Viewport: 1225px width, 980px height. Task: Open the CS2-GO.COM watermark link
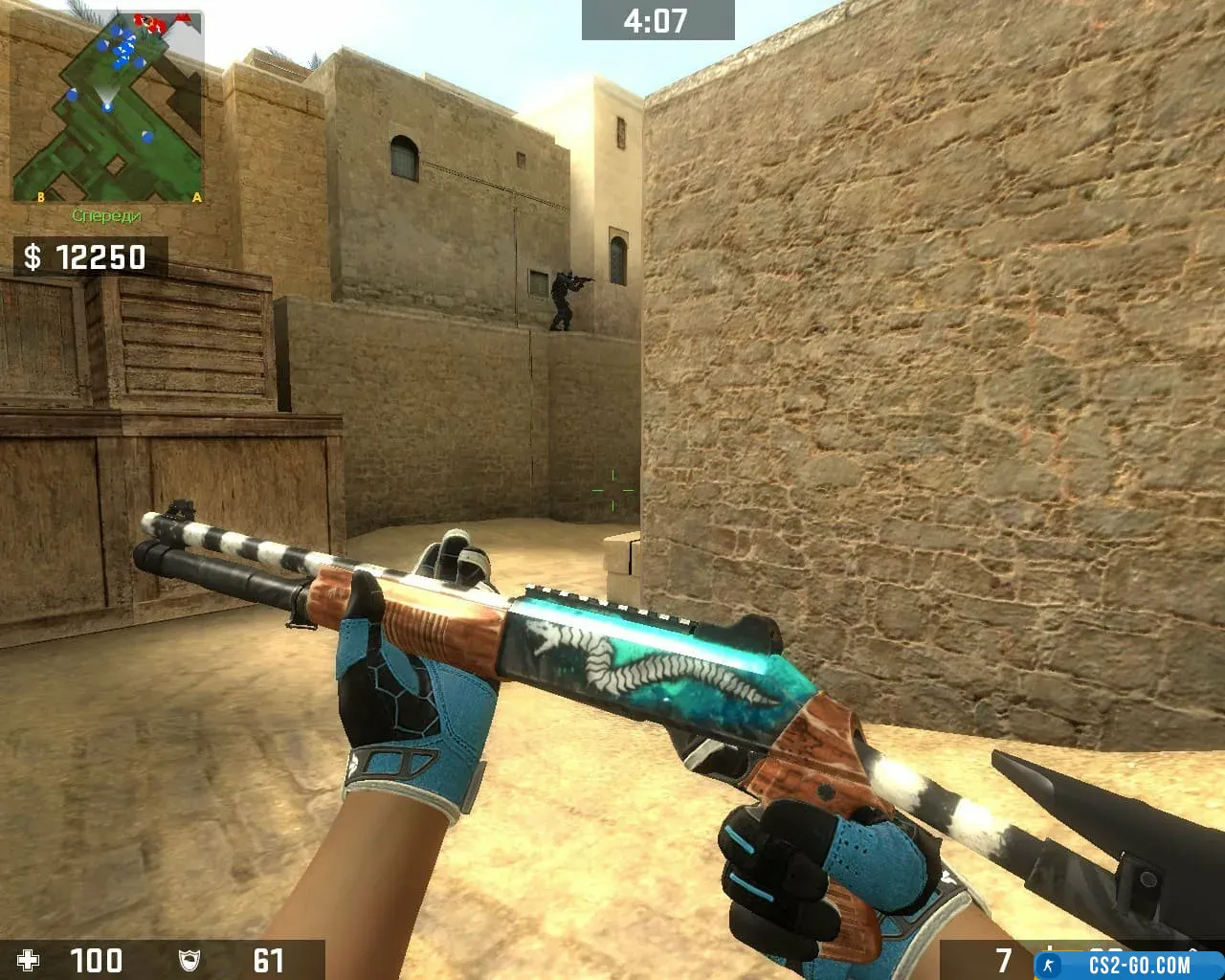(1129, 965)
